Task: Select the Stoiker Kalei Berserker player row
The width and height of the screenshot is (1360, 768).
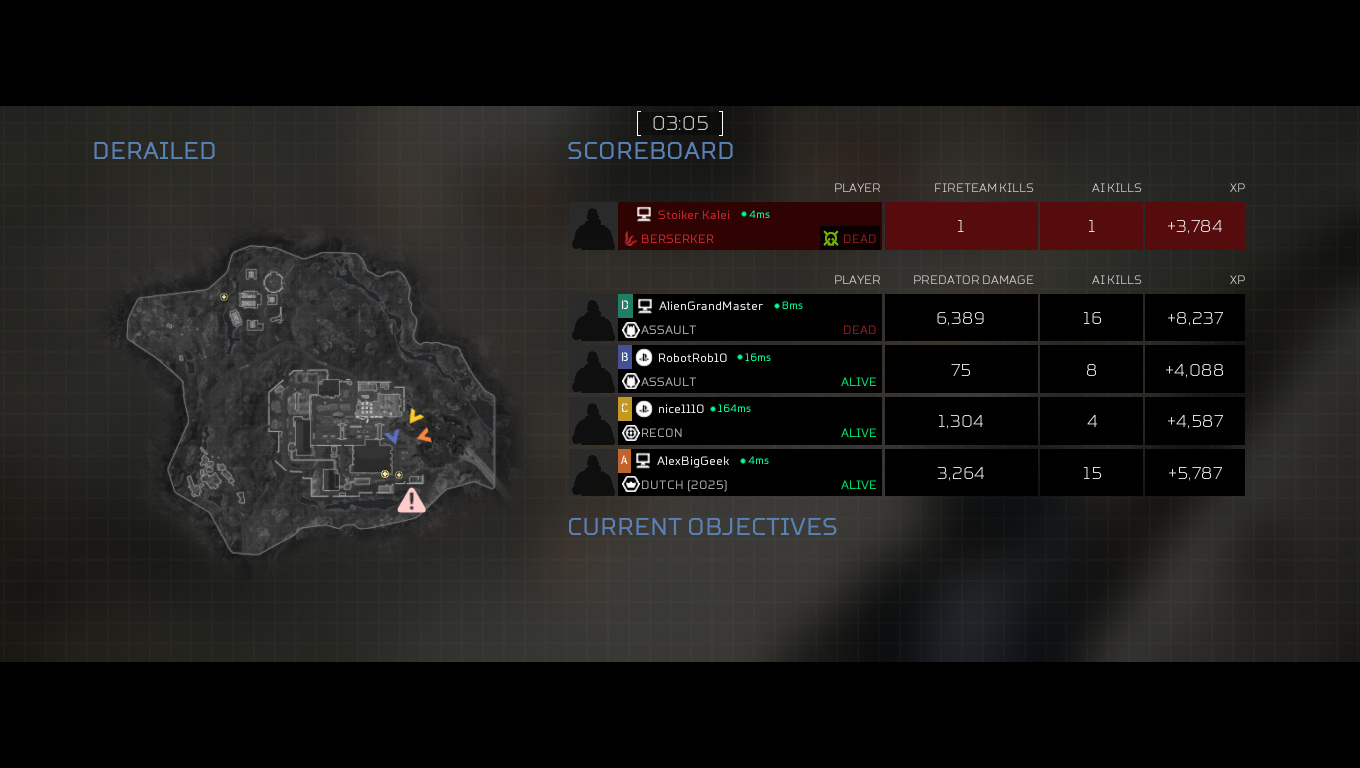Action: 750,226
